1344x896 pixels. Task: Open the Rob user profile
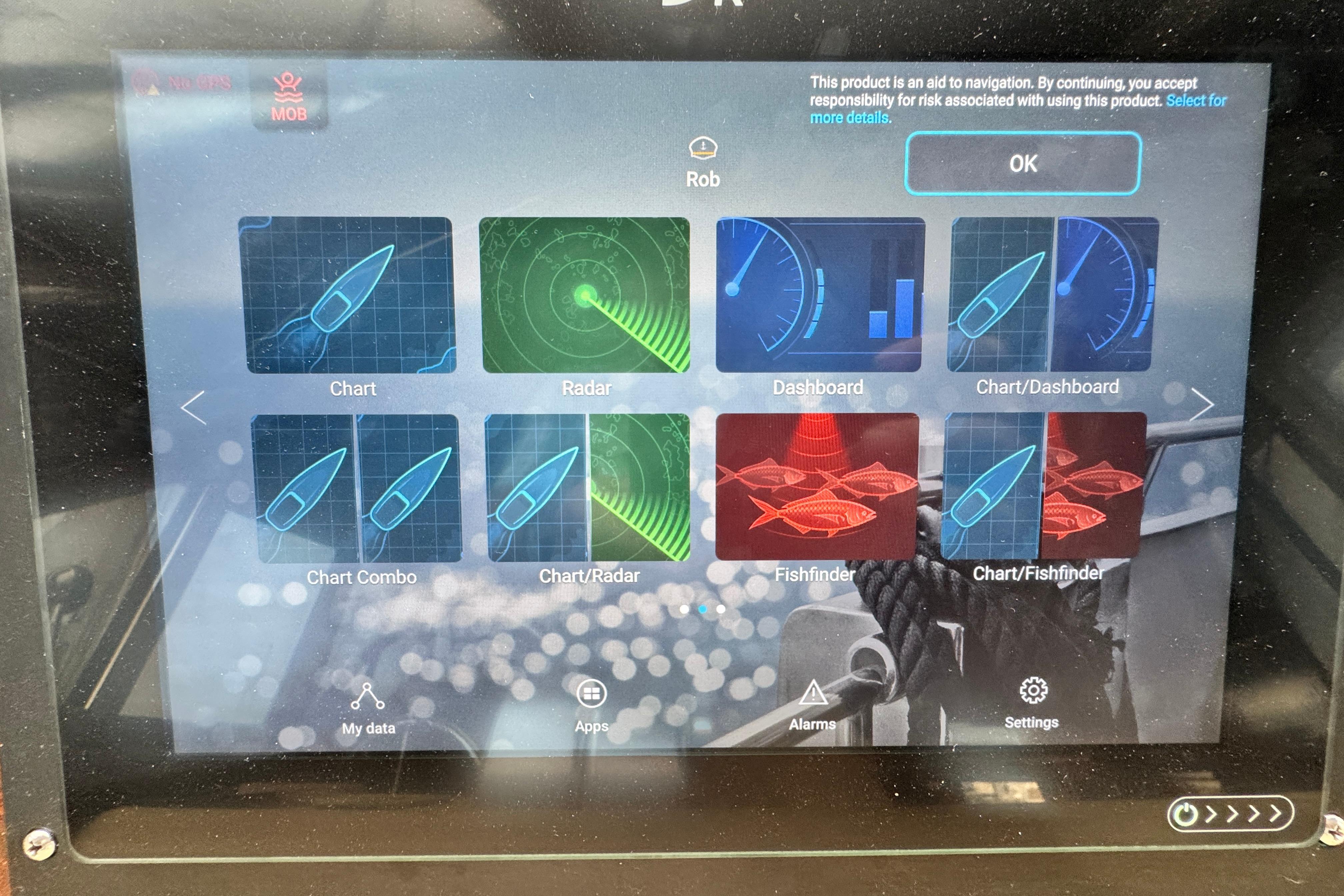(703, 163)
